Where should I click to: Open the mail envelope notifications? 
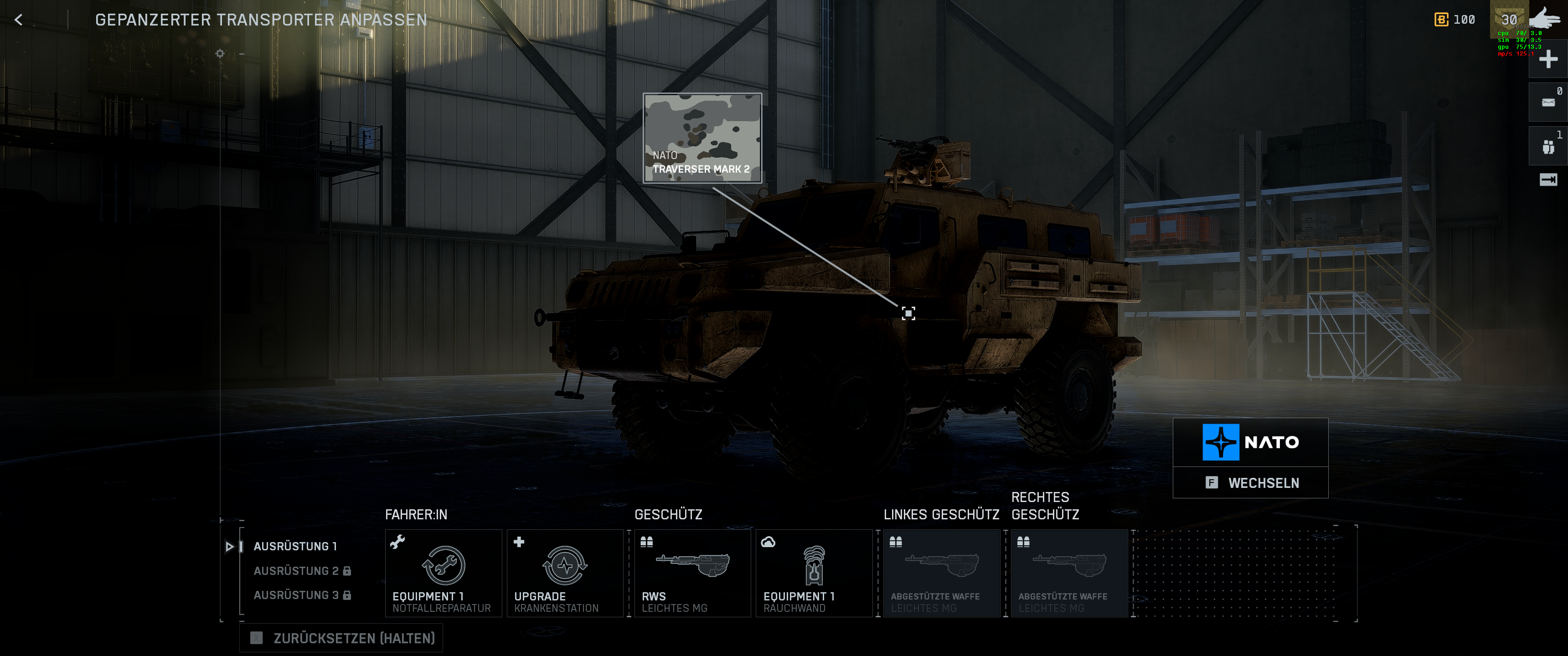(x=1548, y=102)
